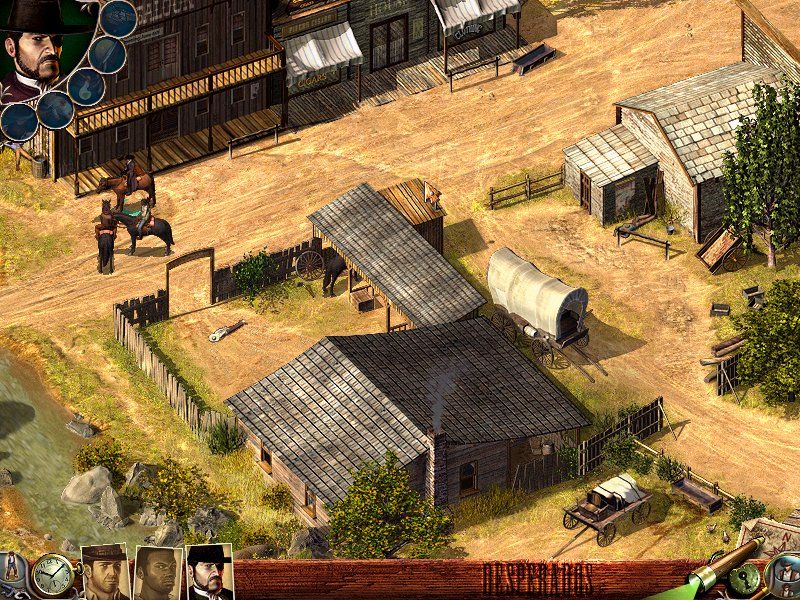Choose the knife ability circle
800x600 pixels.
[x=108, y=54]
